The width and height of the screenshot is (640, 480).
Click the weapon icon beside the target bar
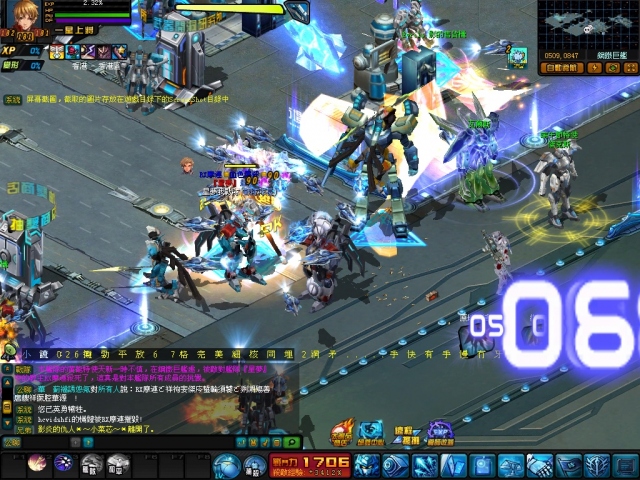point(297,11)
